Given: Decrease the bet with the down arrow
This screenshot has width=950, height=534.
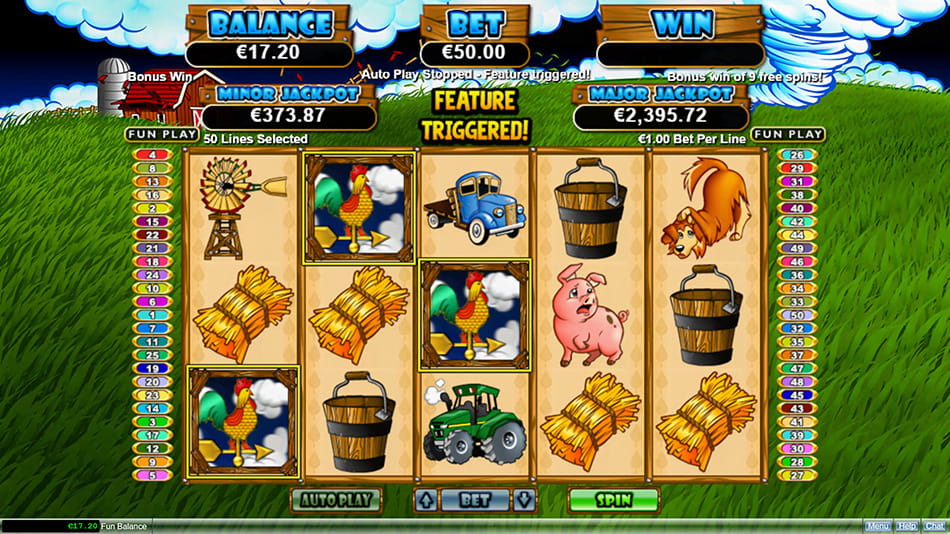Looking at the screenshot, I should [x=522, y=499].
